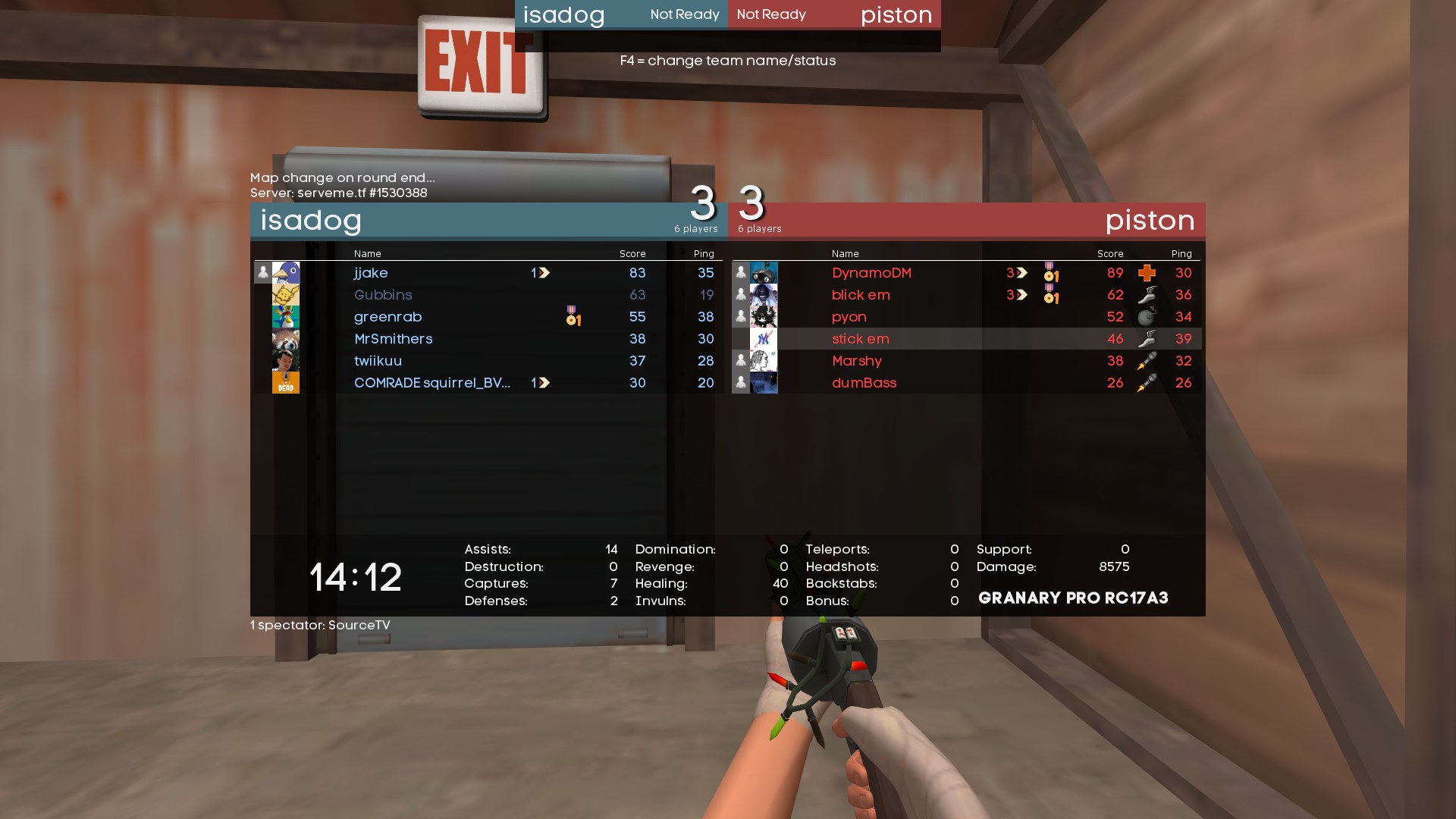Click the isadog Not Ready status panel
Screen dimensions: 1456x819
[x=621, y=14]
